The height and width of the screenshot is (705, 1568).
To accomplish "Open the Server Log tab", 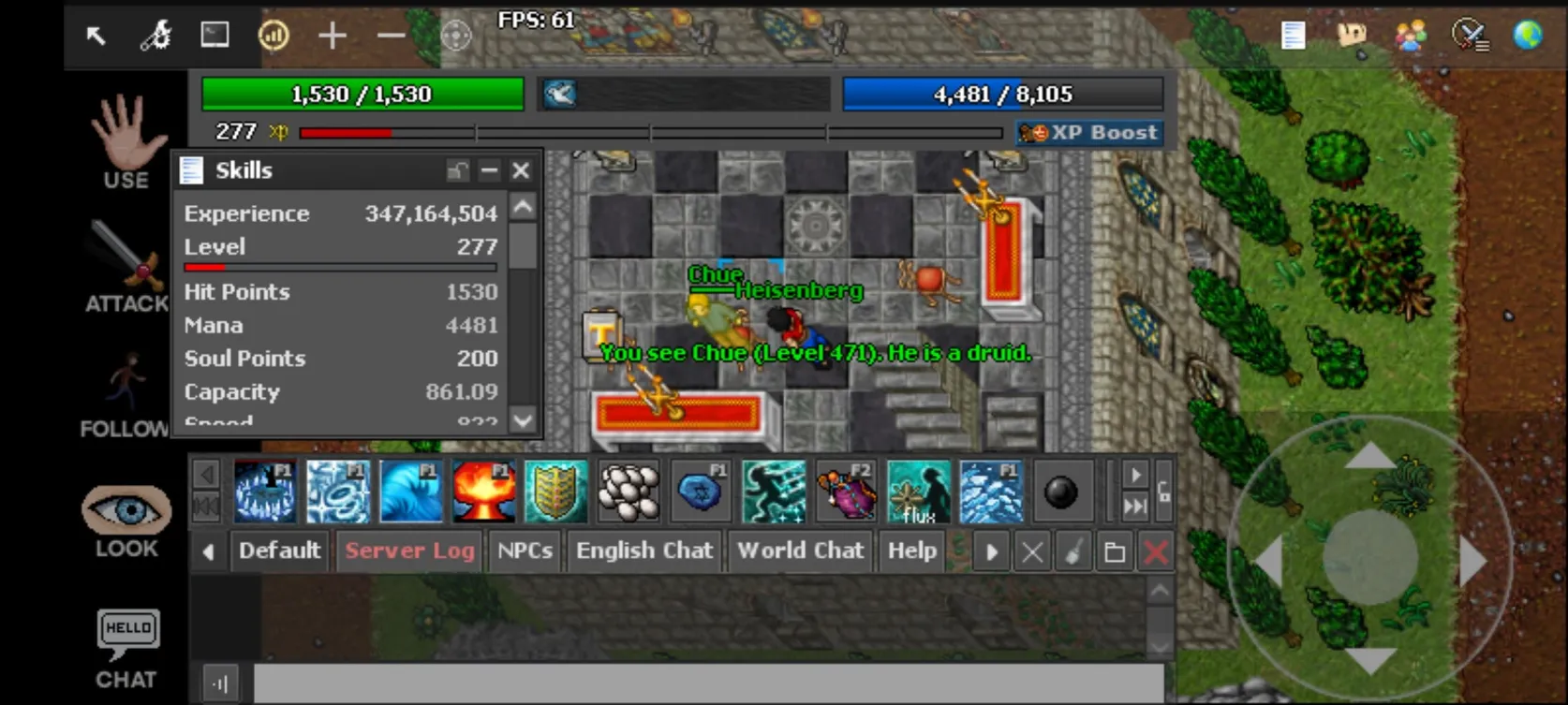I will coord(409,551).
